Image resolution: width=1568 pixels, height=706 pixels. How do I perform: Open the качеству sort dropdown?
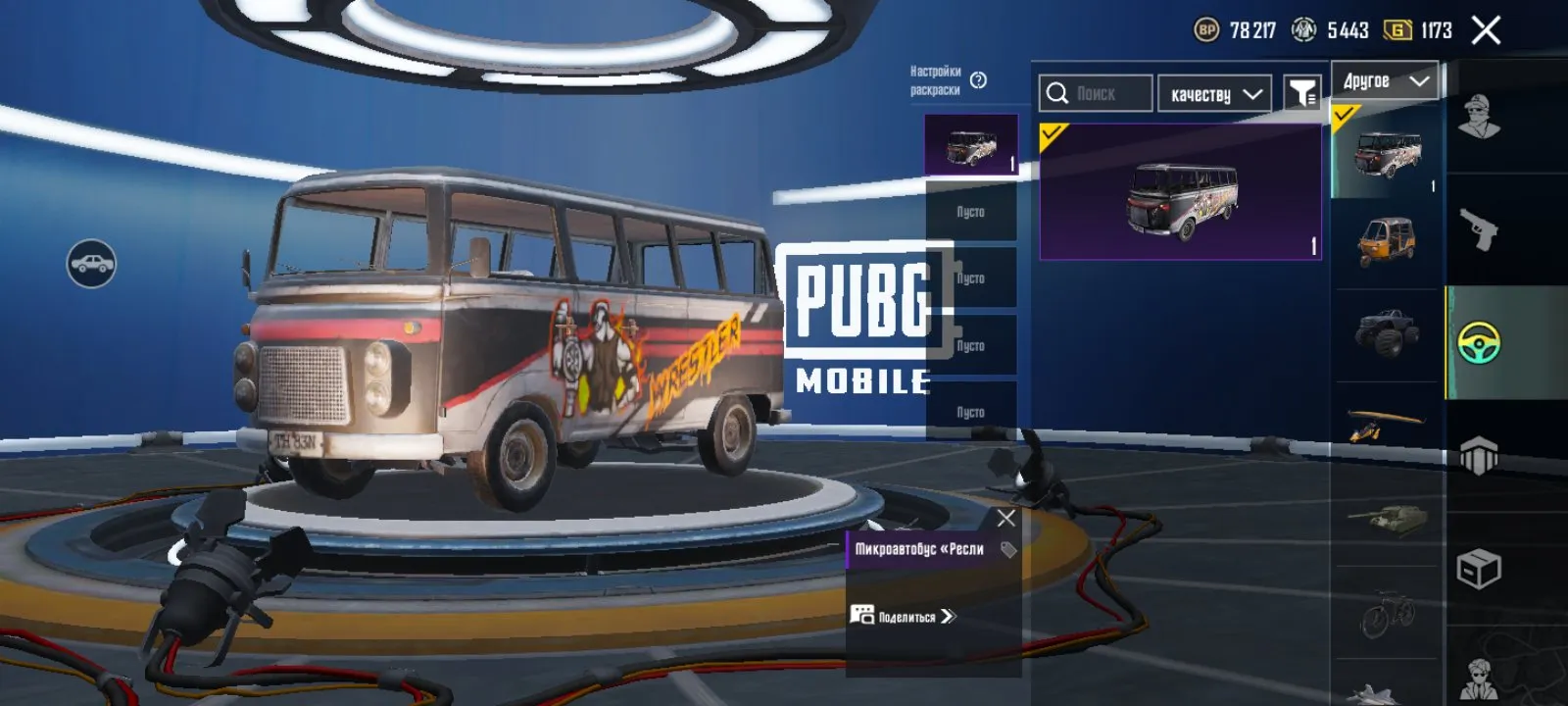[1214, 94]
